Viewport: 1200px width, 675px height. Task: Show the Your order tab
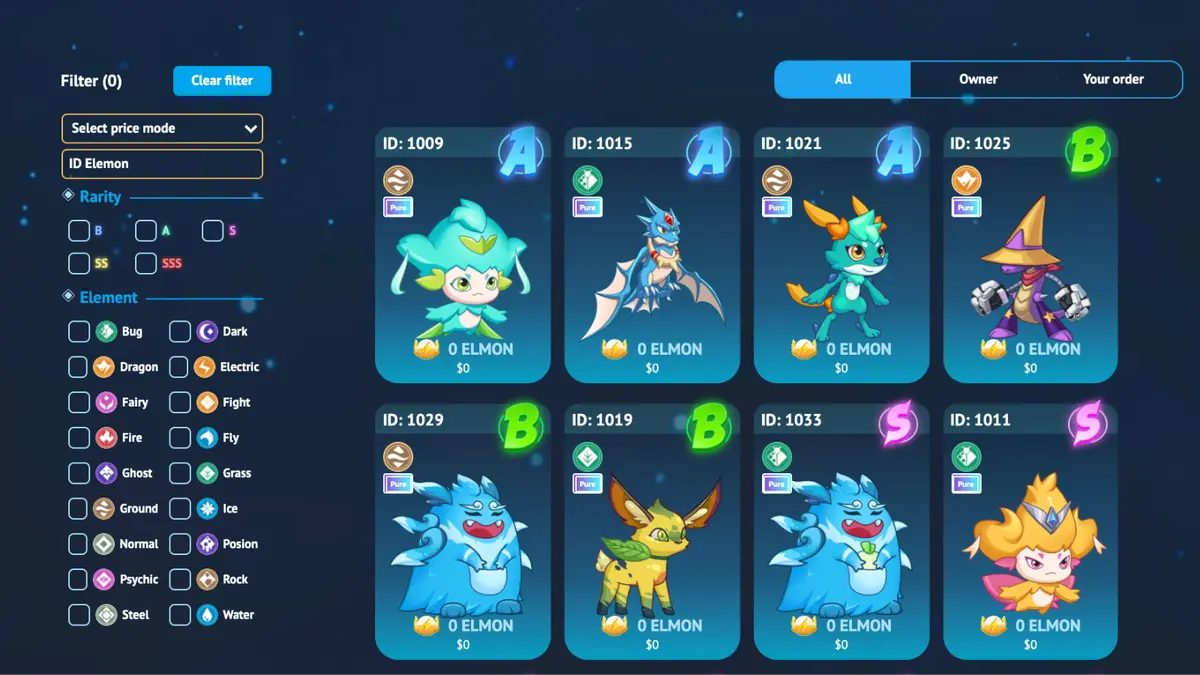pos(1113,79)
